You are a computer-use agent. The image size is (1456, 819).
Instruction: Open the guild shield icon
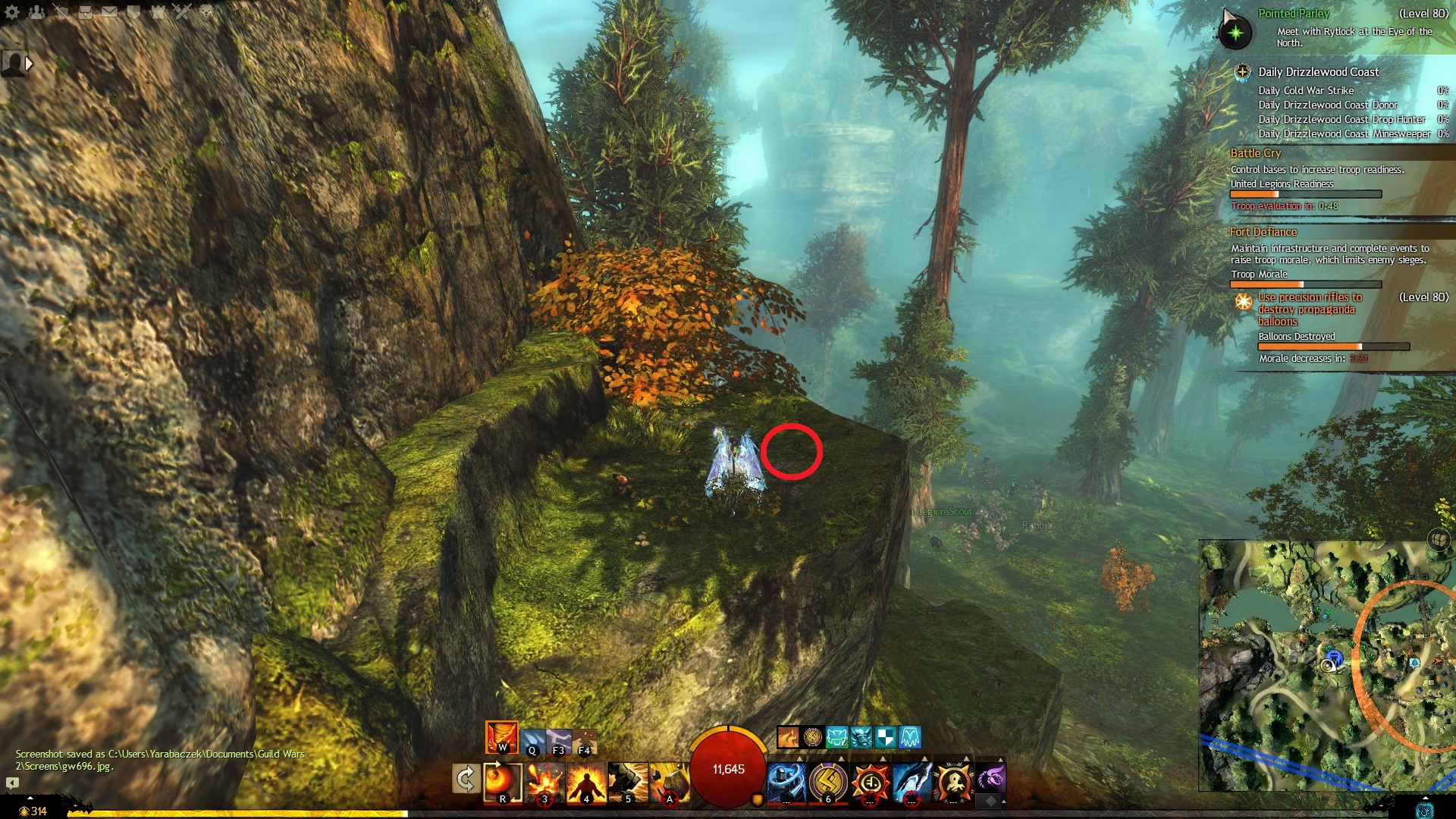[x=133, y=12]
